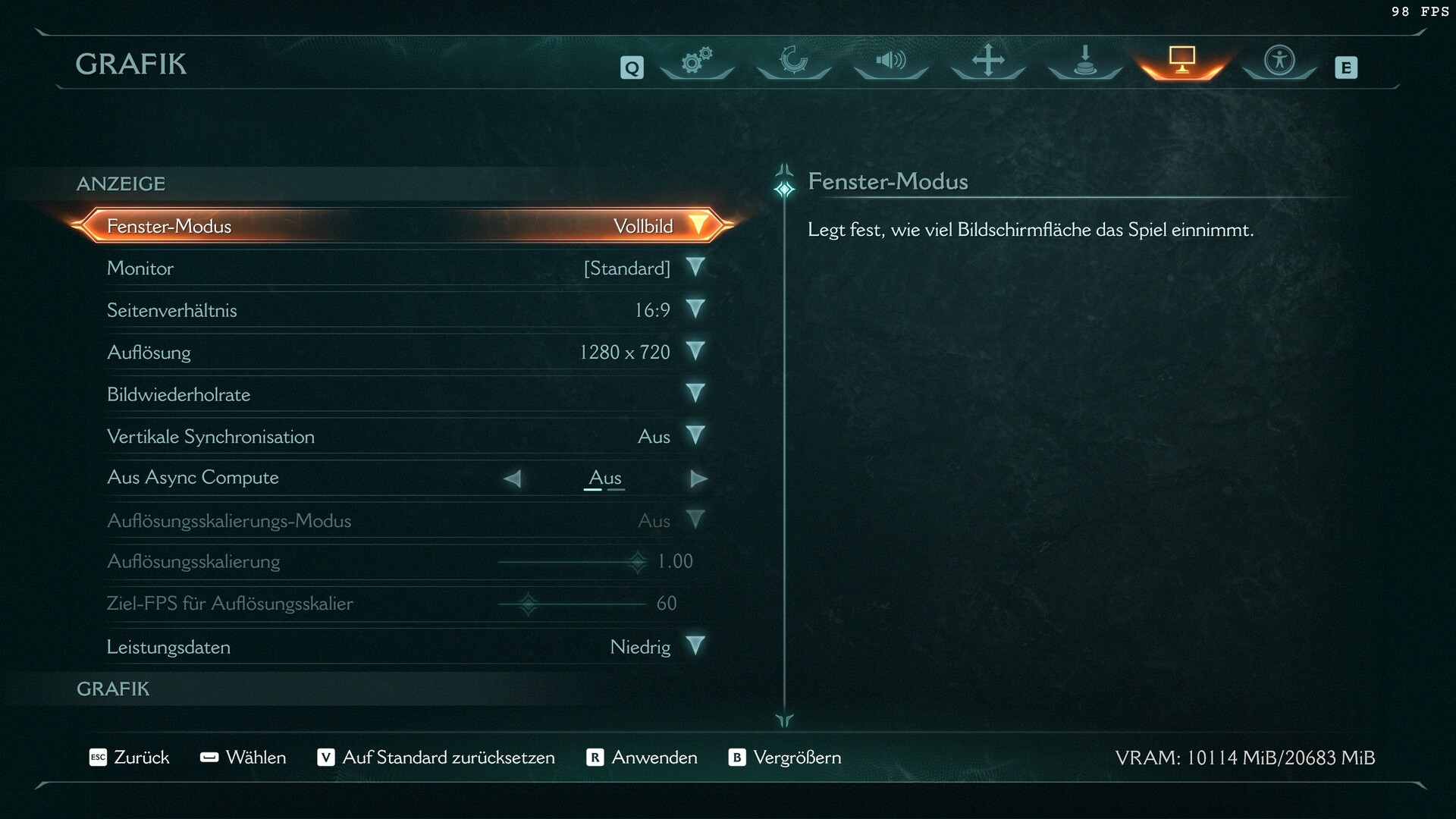The width and height of the screenshot is (1456, 819).
Task: Click Zurück to go back
Action: [130, 758]
